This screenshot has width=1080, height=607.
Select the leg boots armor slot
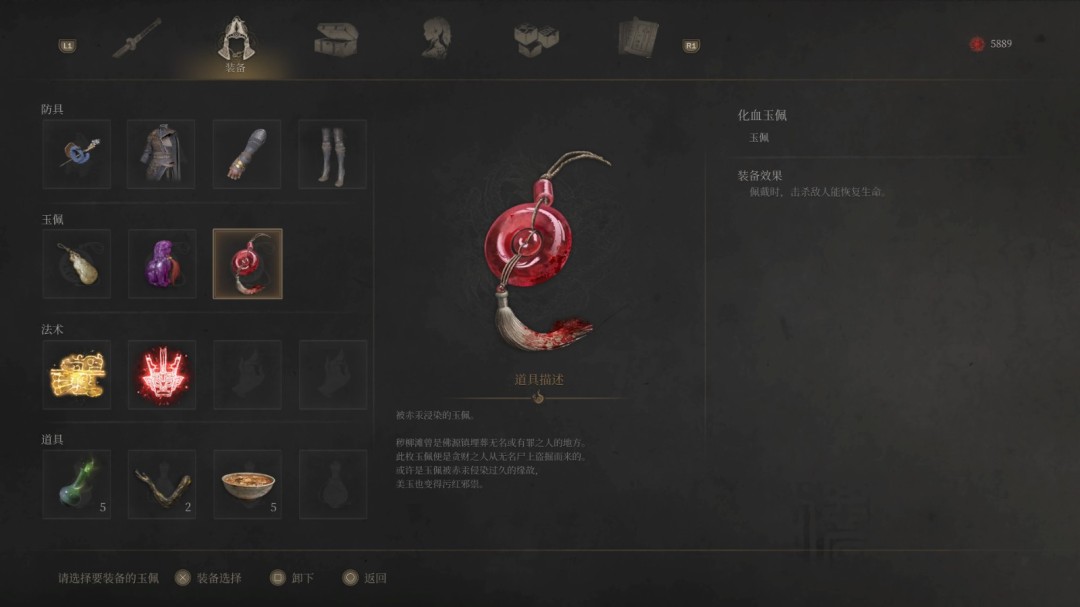tap(332, 154)
